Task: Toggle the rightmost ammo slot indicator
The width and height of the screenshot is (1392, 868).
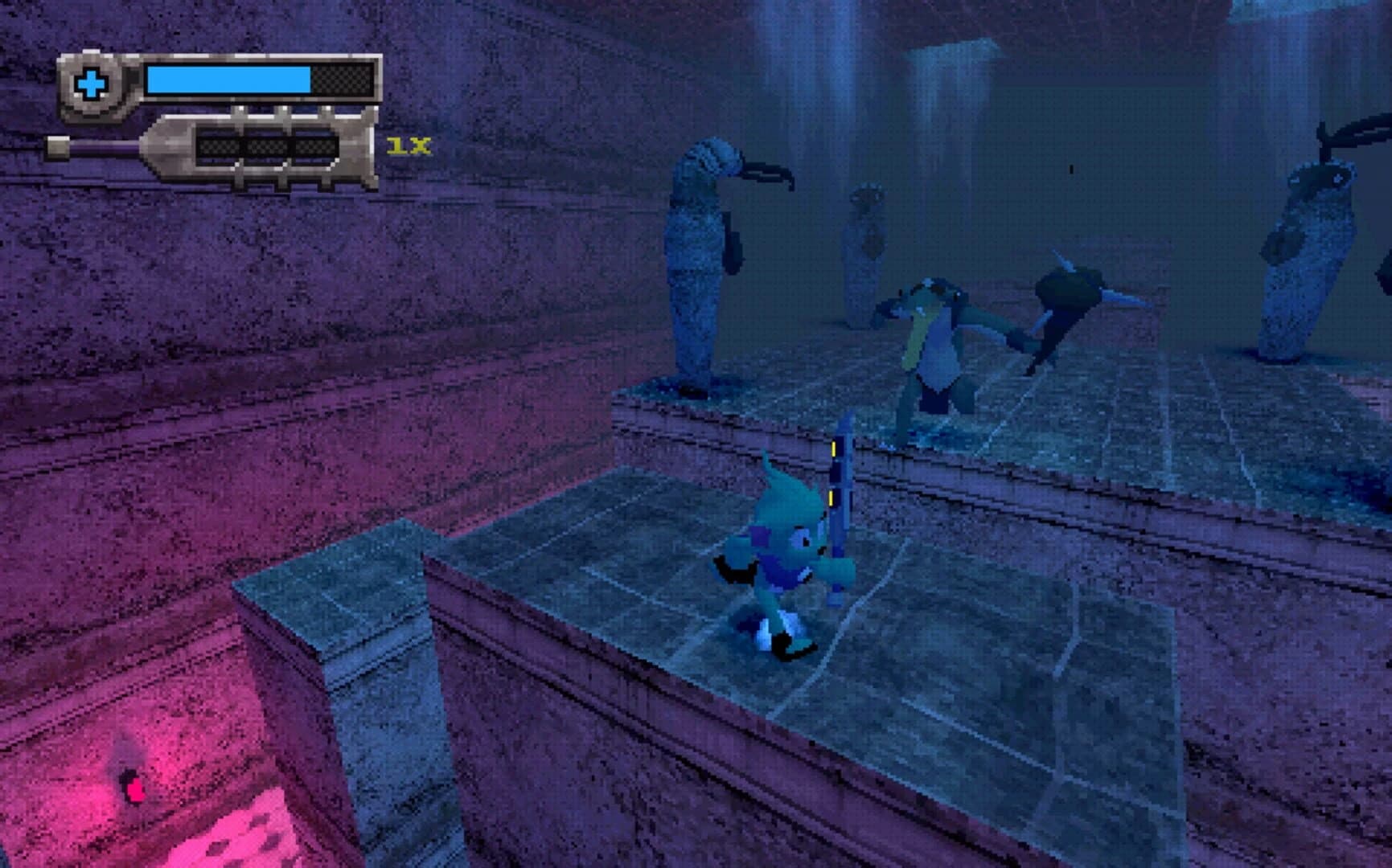Action: tap(316, 146)
